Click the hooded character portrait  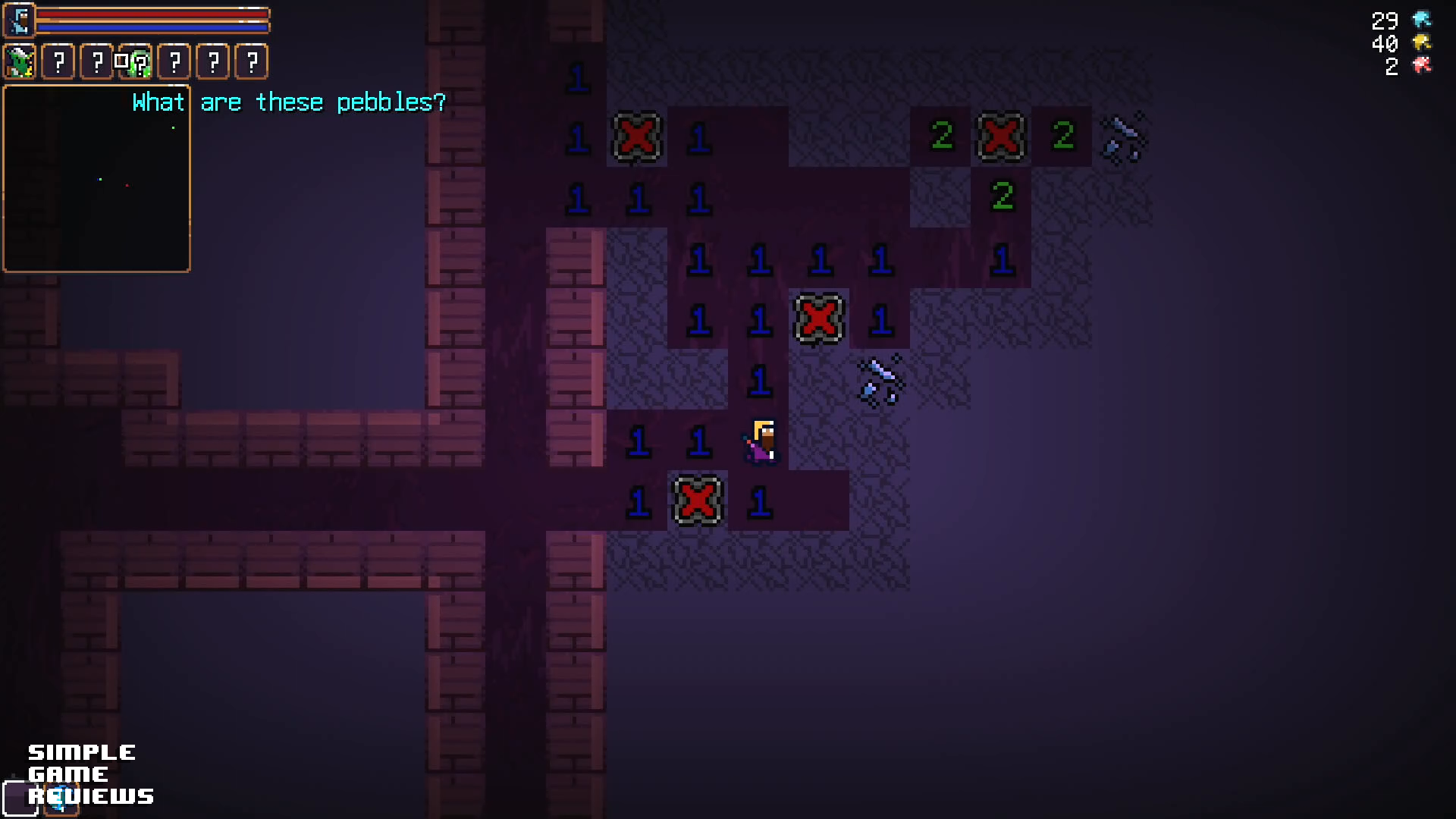point(20,20)
